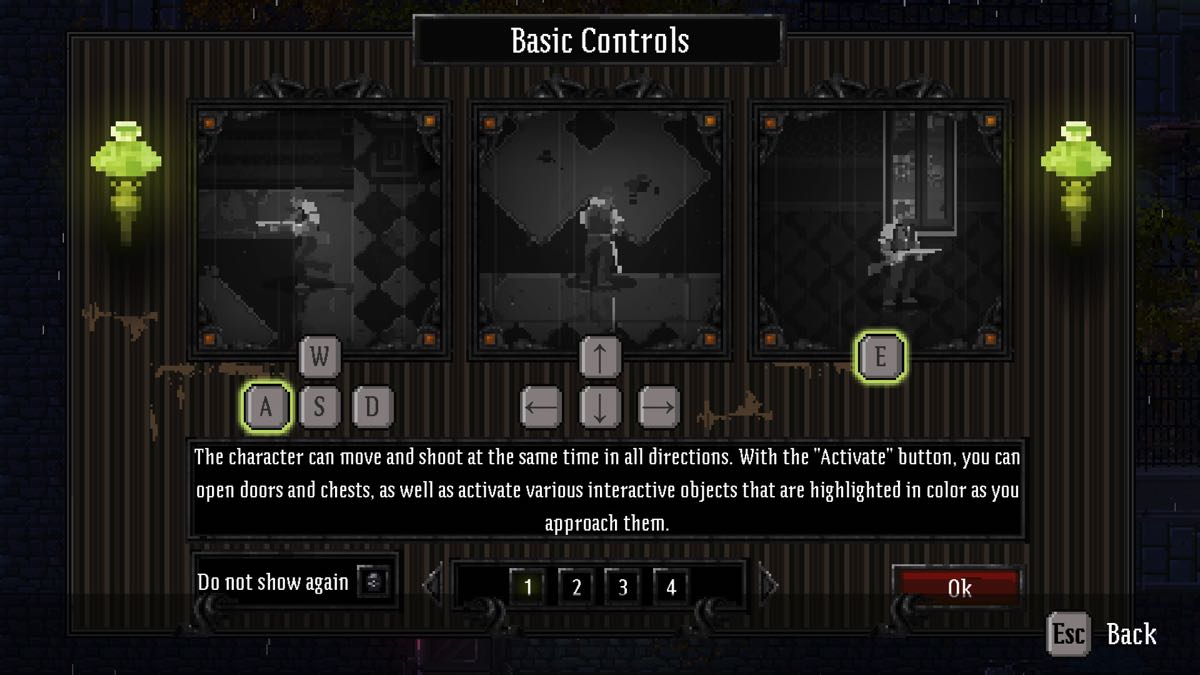Click the previous page arrow
Screen dimensions: 1200x675
[x=432, y=583]
